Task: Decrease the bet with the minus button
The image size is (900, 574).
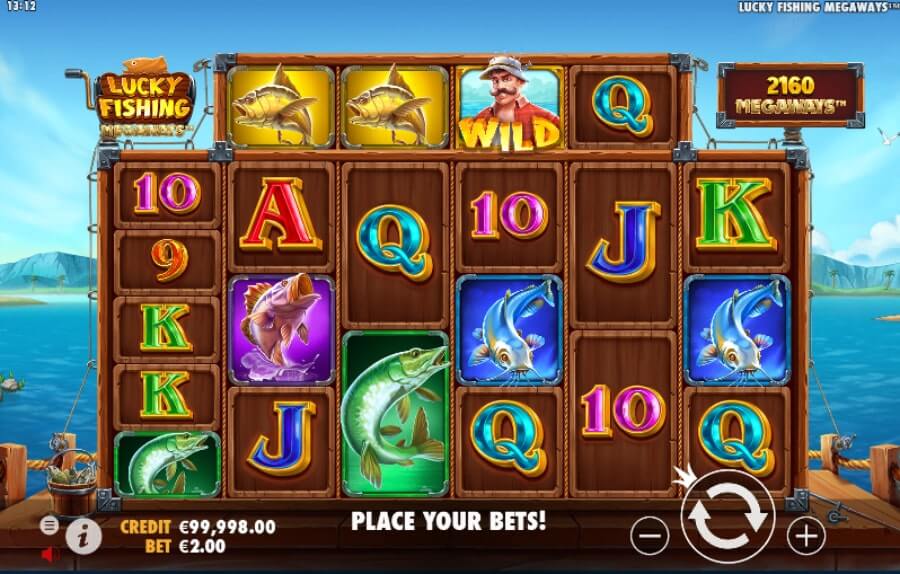Action: [649, 537]
